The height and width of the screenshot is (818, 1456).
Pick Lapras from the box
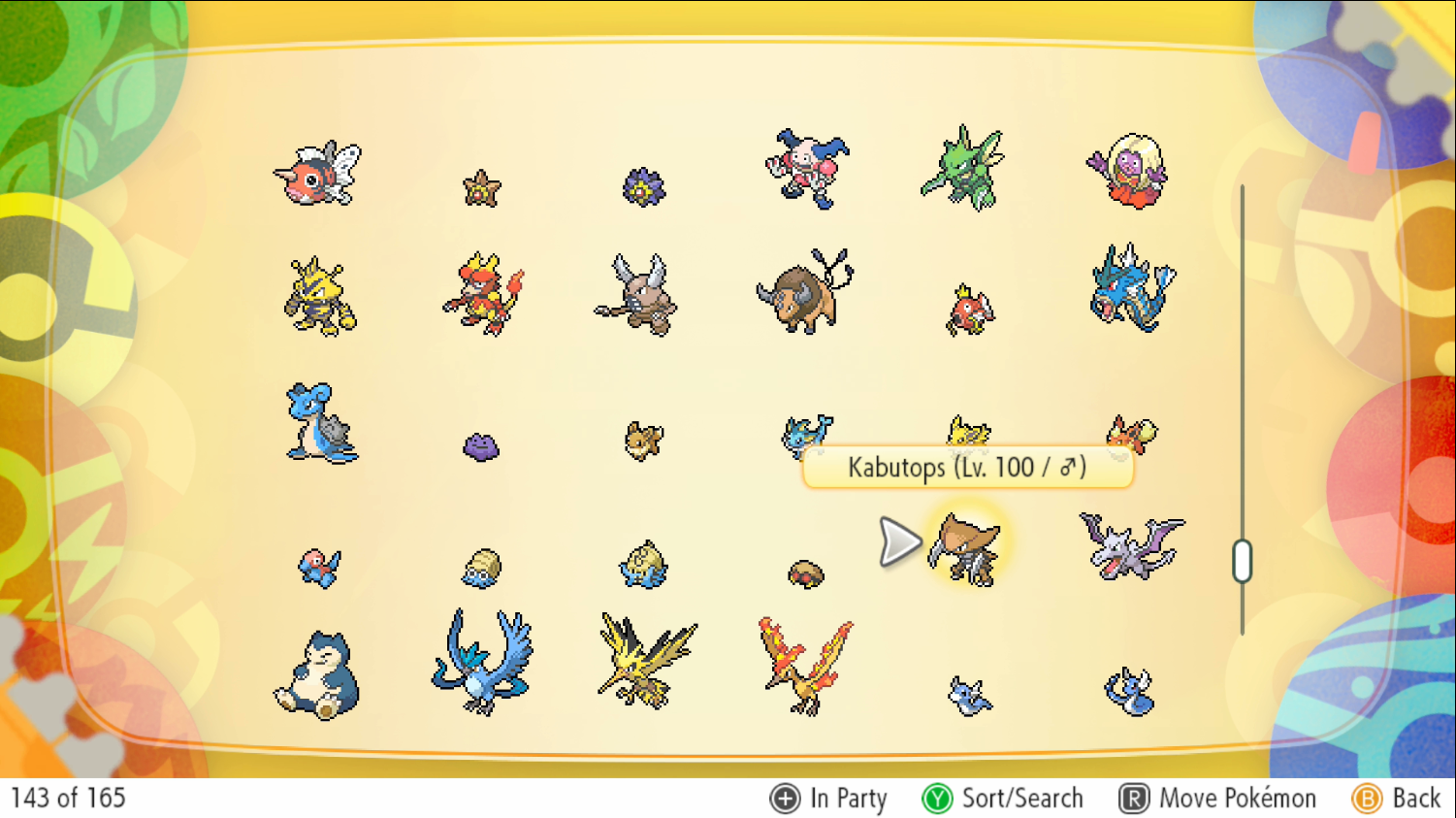coord(320,423)
